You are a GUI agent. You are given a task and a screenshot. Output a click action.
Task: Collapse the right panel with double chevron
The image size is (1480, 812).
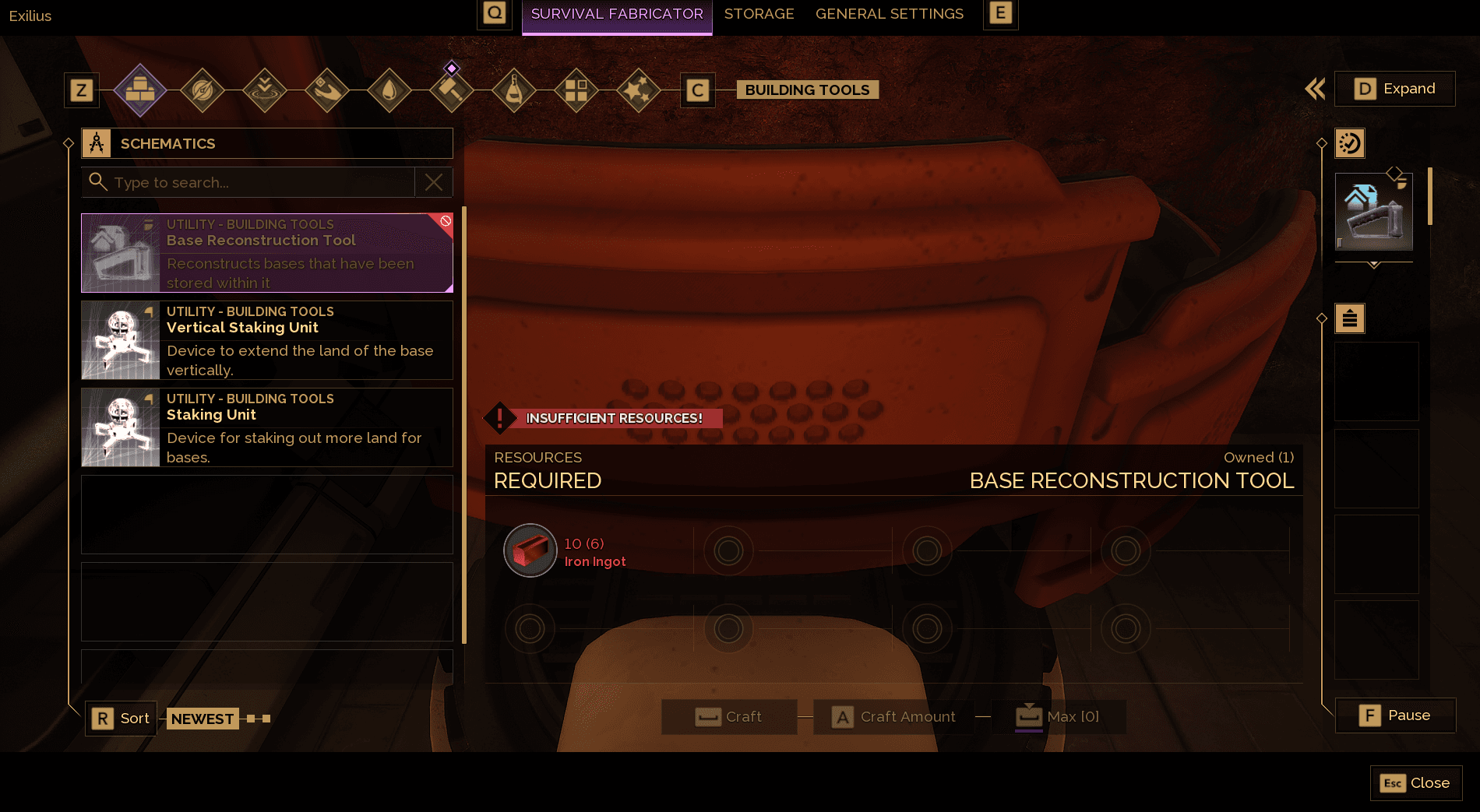click(1315, 89)
